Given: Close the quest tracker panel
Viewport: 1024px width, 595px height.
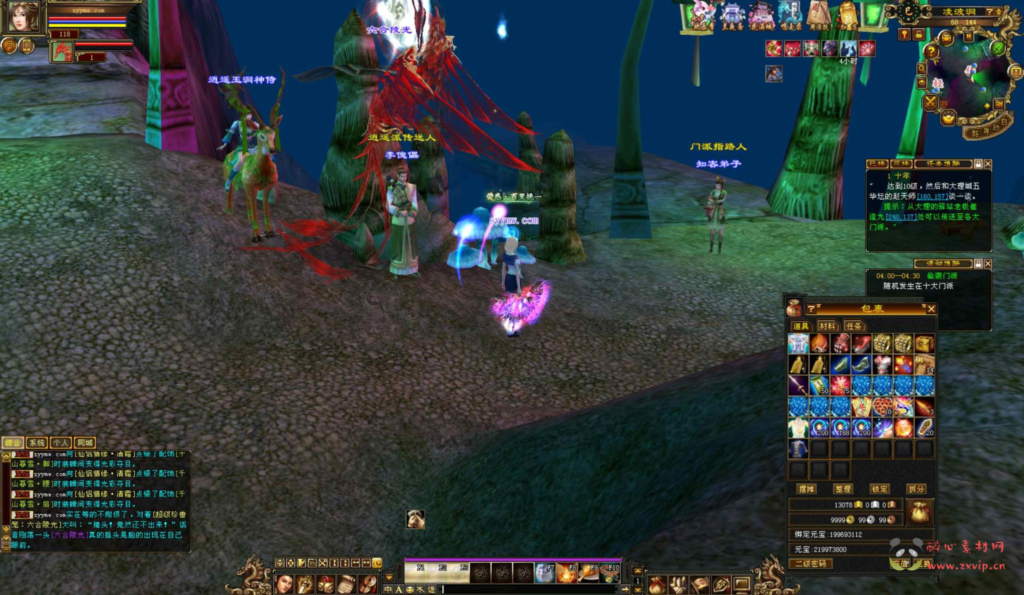Looking at the screenshot, I should coord(988,163).
